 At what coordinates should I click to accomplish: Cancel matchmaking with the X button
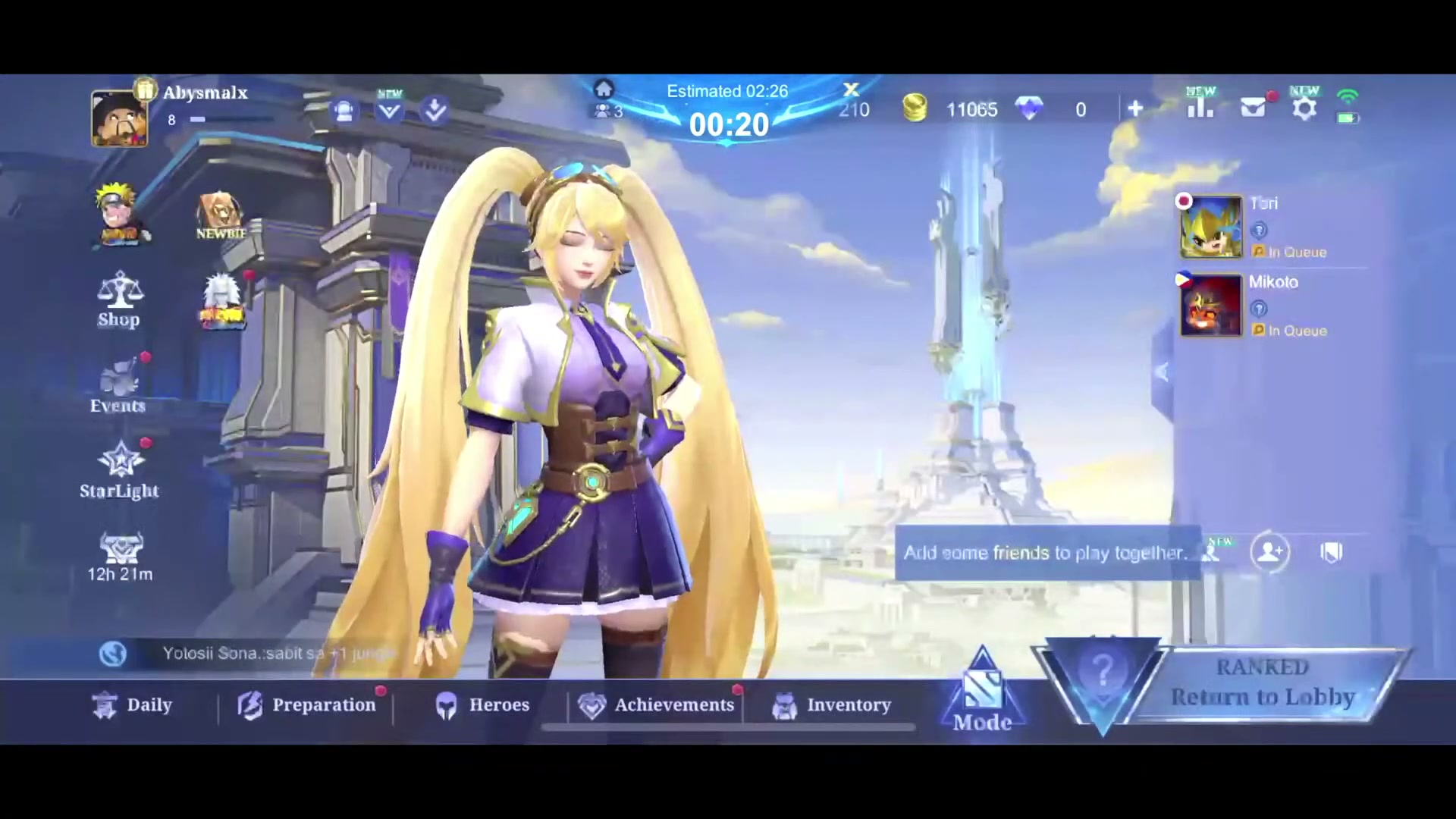click(851, 89)
